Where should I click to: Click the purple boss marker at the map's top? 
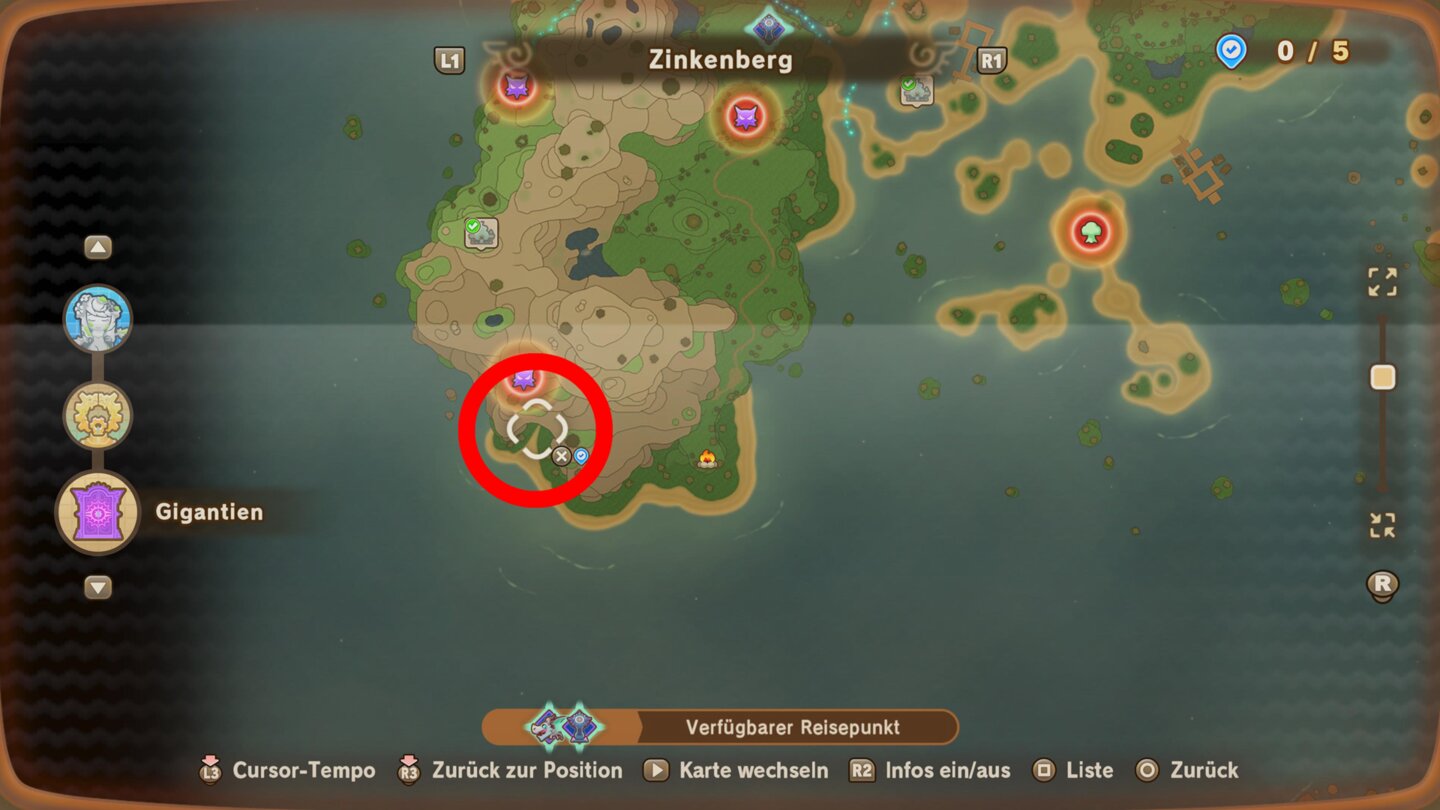517,87
